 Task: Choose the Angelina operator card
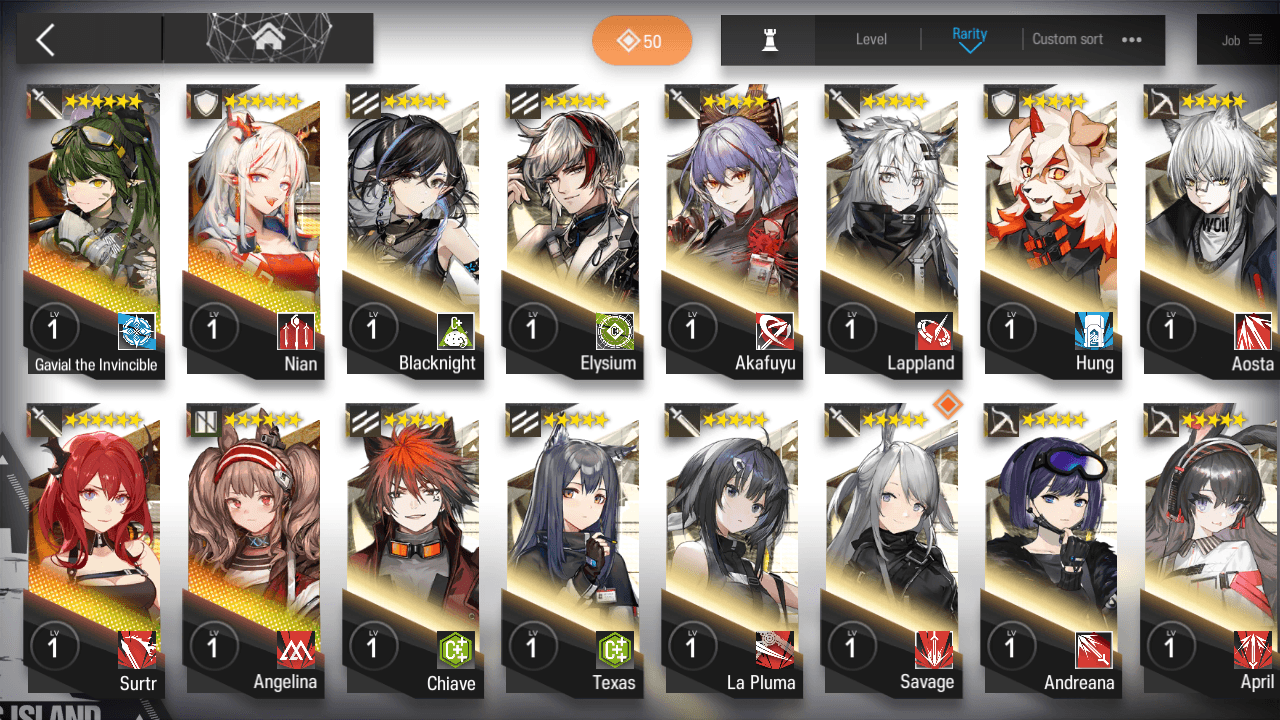(x=254, y=550)
